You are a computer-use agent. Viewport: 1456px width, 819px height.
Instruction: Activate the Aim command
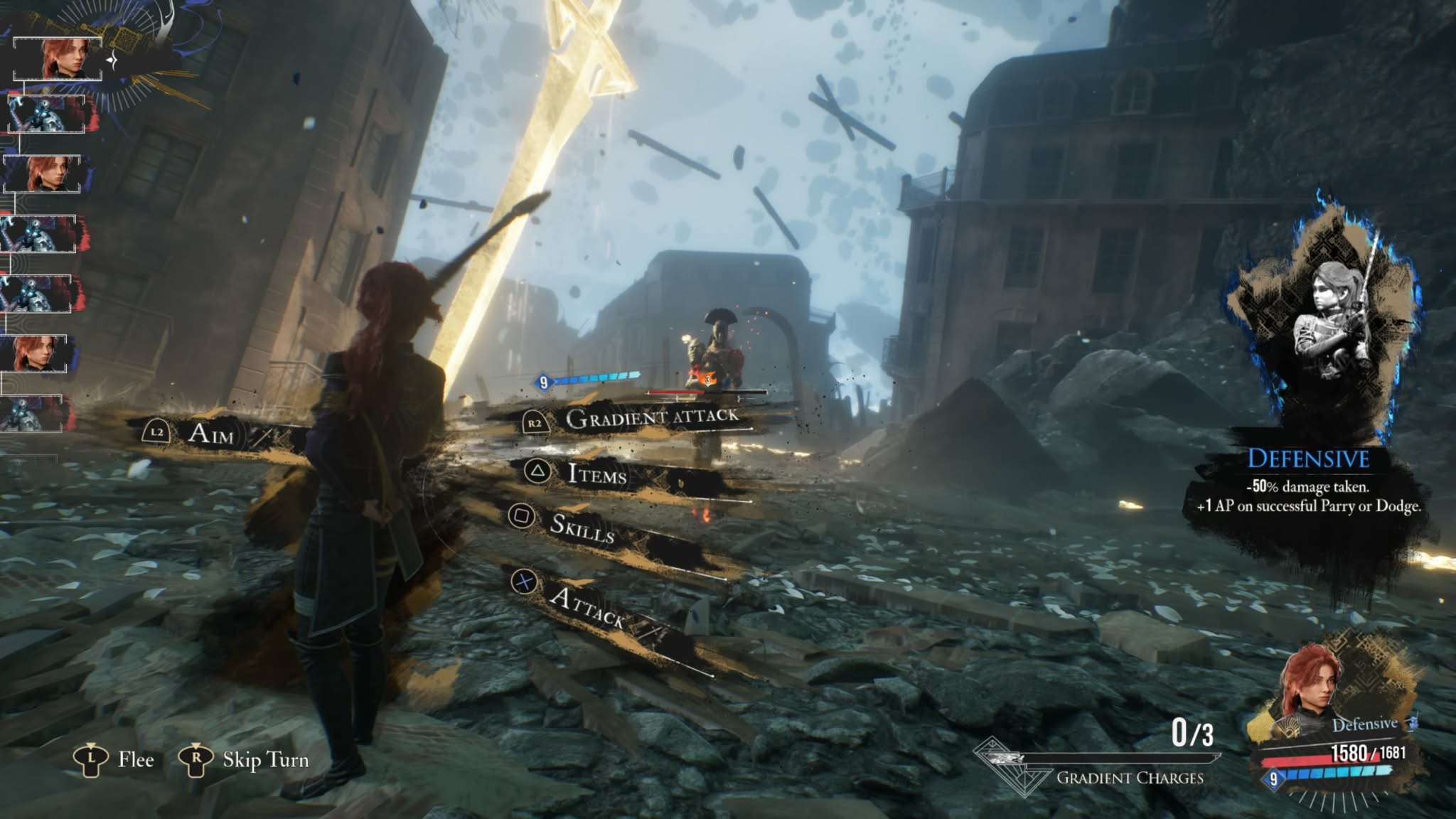point(210,433)
